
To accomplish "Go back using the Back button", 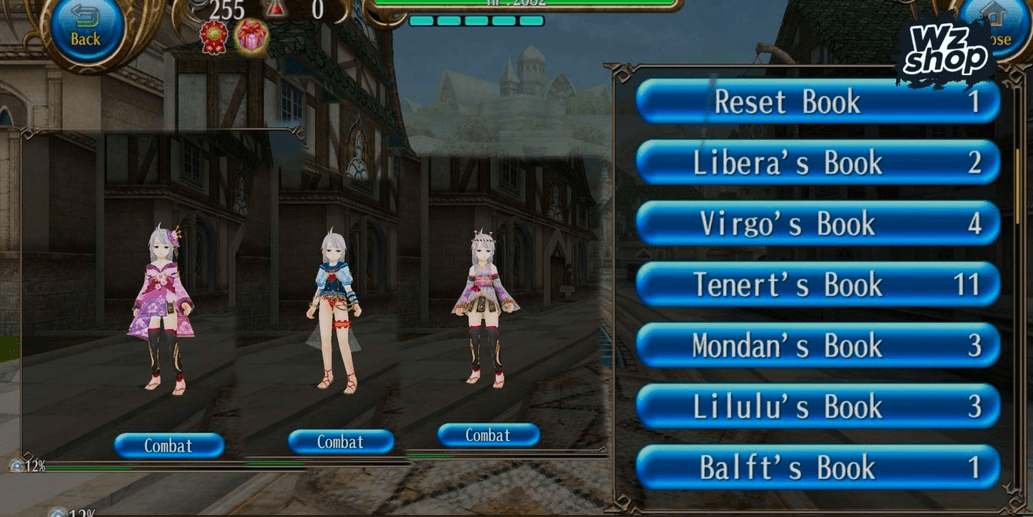I will 85,29.
